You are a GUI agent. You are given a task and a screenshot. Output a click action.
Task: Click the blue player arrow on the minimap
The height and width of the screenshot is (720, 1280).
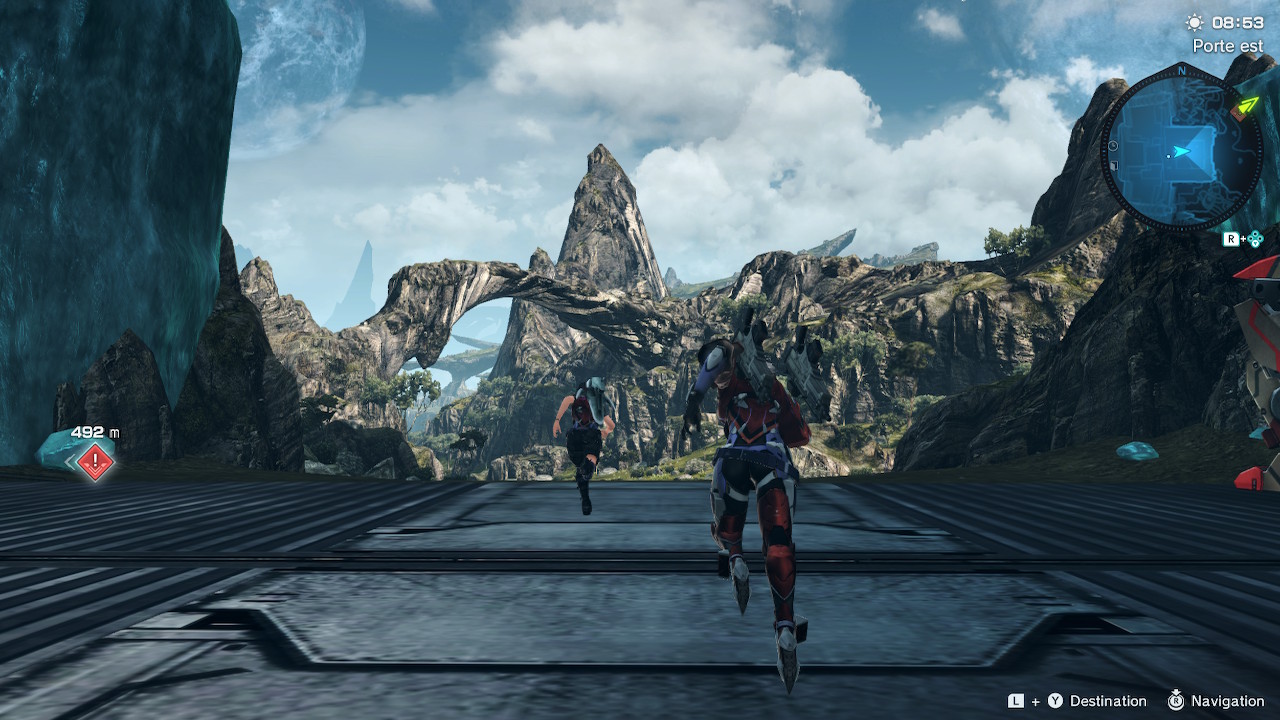click(1183, 152)
